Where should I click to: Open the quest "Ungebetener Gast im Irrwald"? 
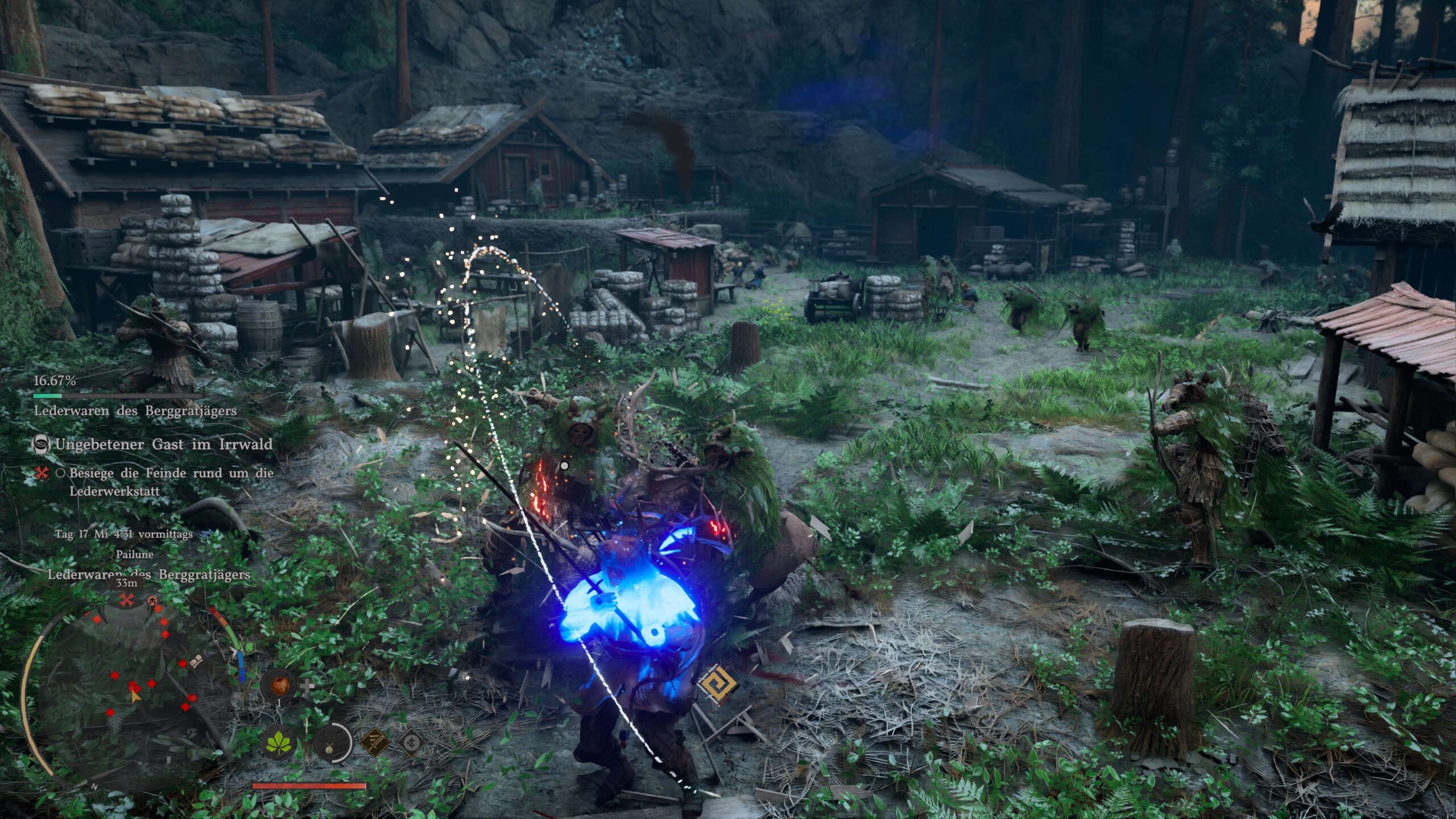(163, 444)
